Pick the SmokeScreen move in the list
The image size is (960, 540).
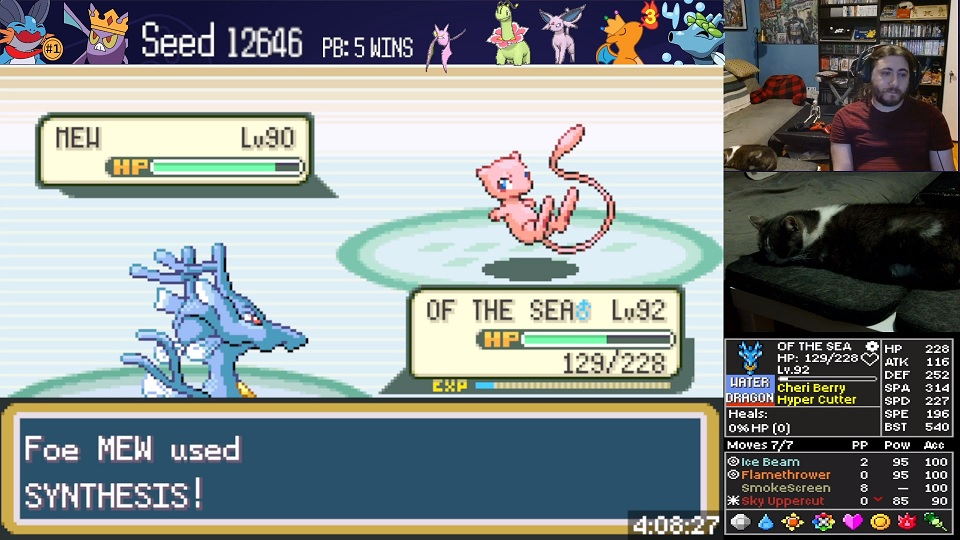point(785,488)
